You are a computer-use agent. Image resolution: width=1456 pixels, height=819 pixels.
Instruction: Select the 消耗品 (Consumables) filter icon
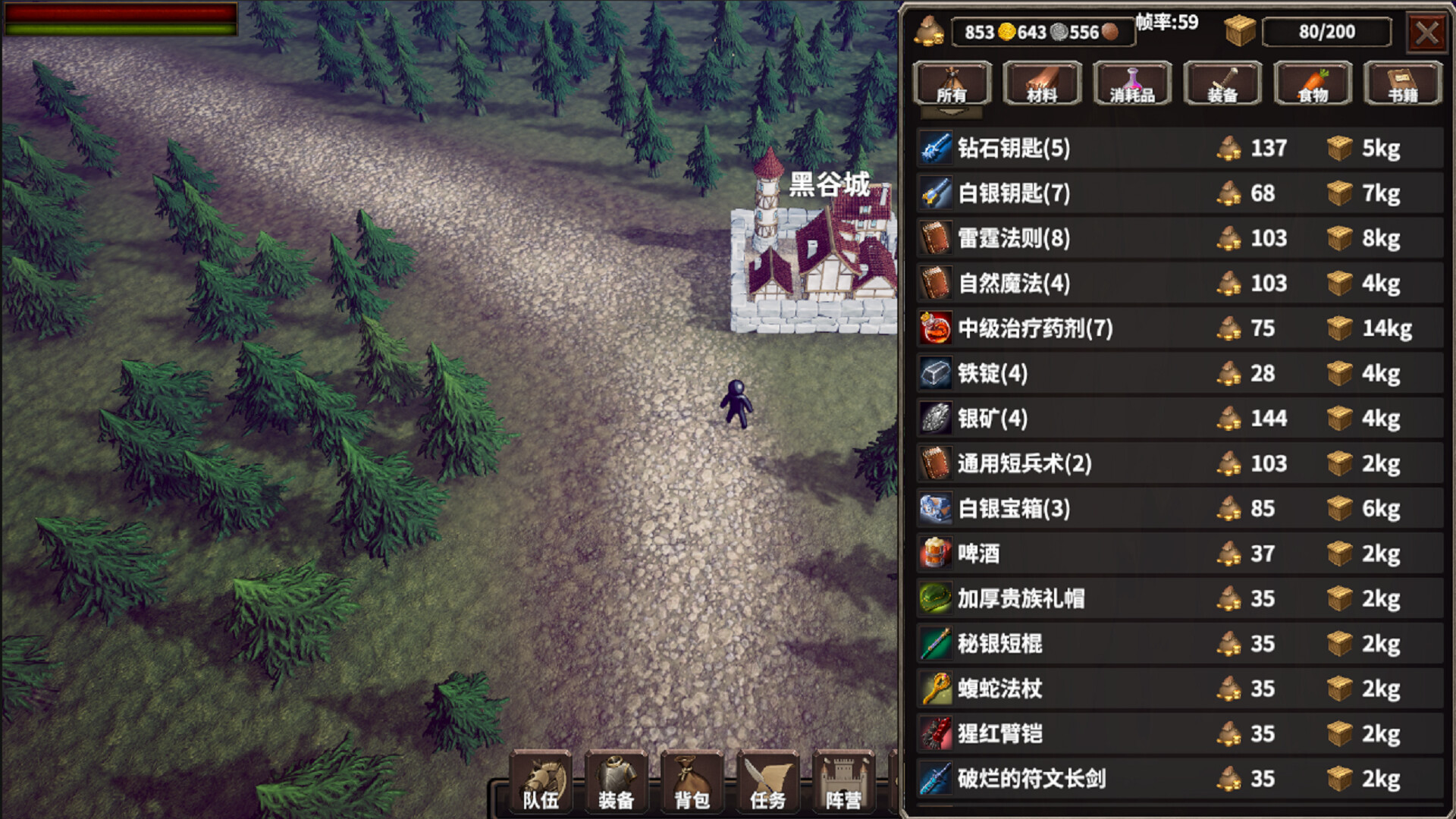coord(1131,83)
